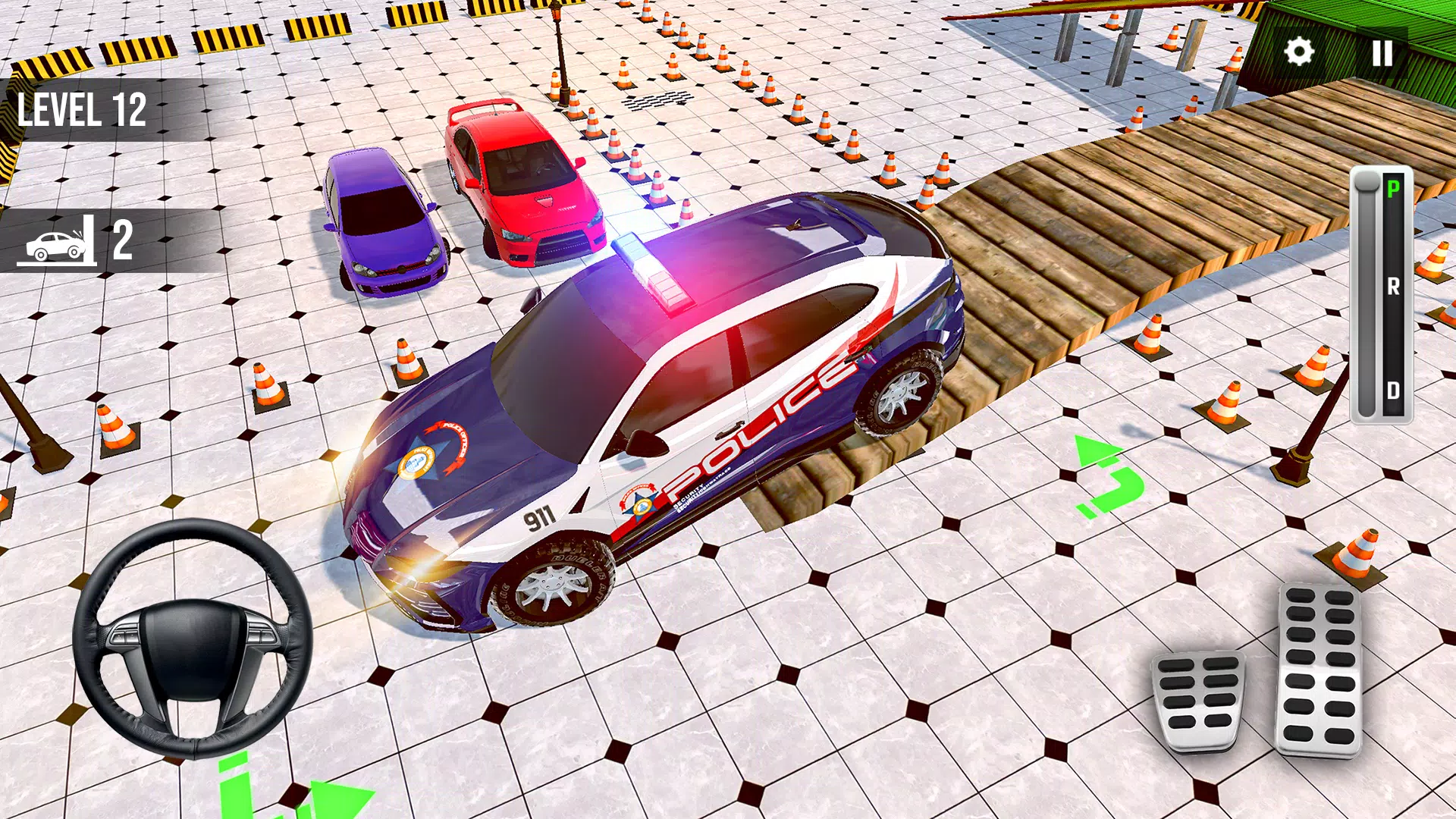1456x819 pixels.
Task: Shift the transmission into Park
Action: click(x=1392, y=188)
